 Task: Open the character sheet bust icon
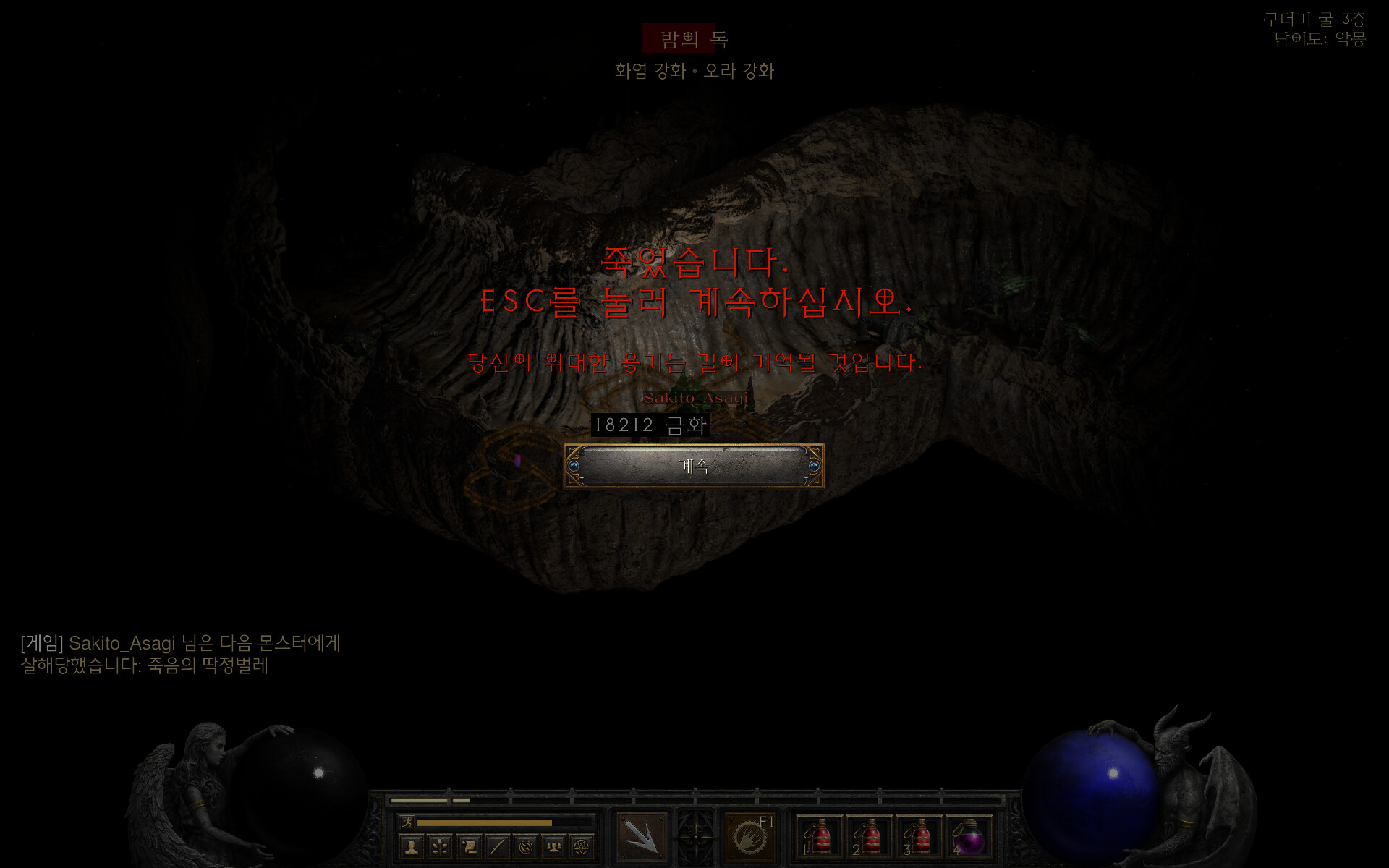point(412,846)
